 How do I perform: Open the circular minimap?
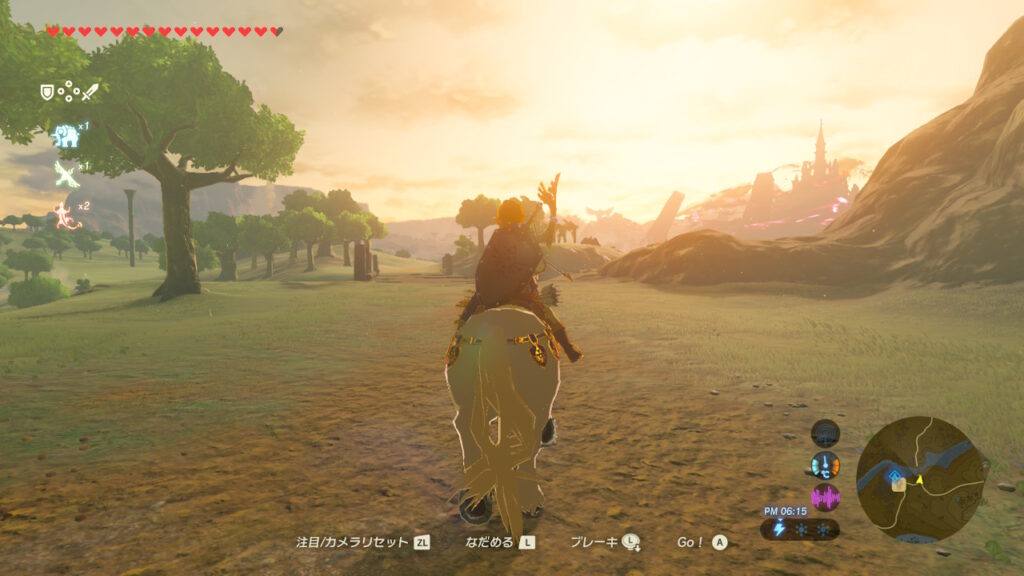[x=920, y=480]
